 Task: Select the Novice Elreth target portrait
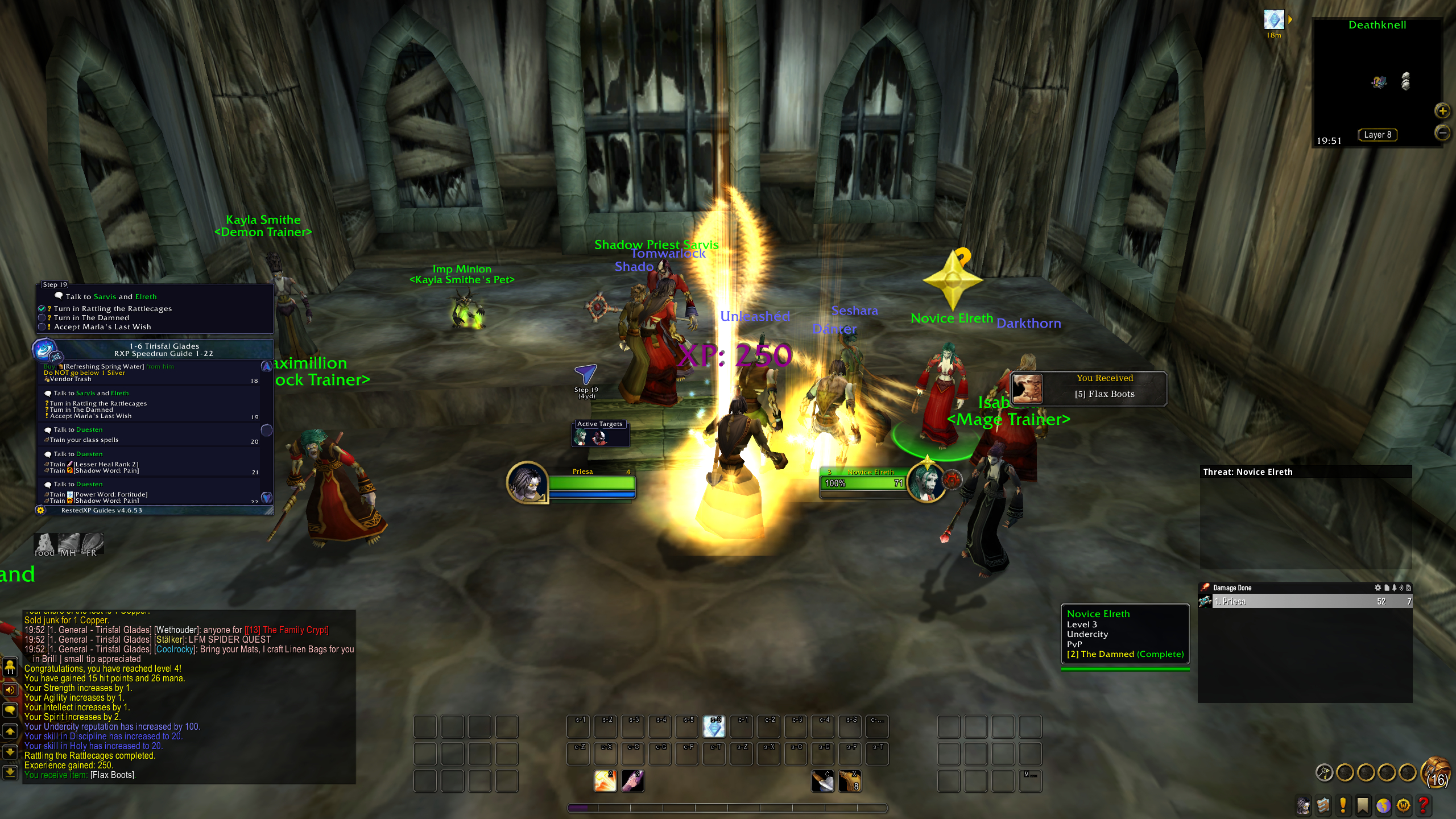pos(926,482)
